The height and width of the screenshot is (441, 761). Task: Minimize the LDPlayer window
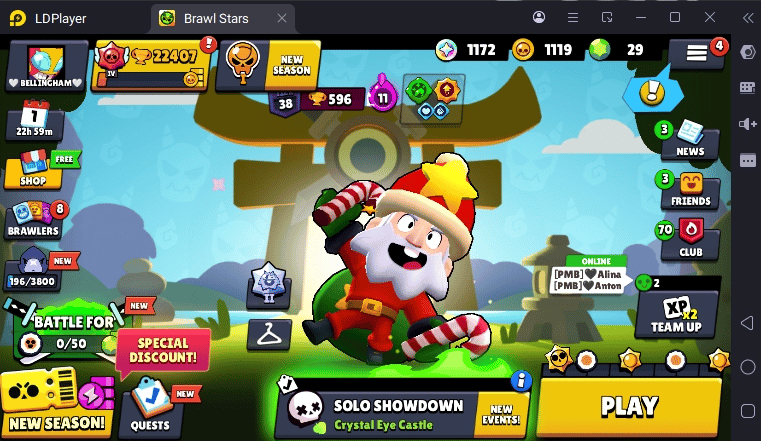[x=641, y=17]
